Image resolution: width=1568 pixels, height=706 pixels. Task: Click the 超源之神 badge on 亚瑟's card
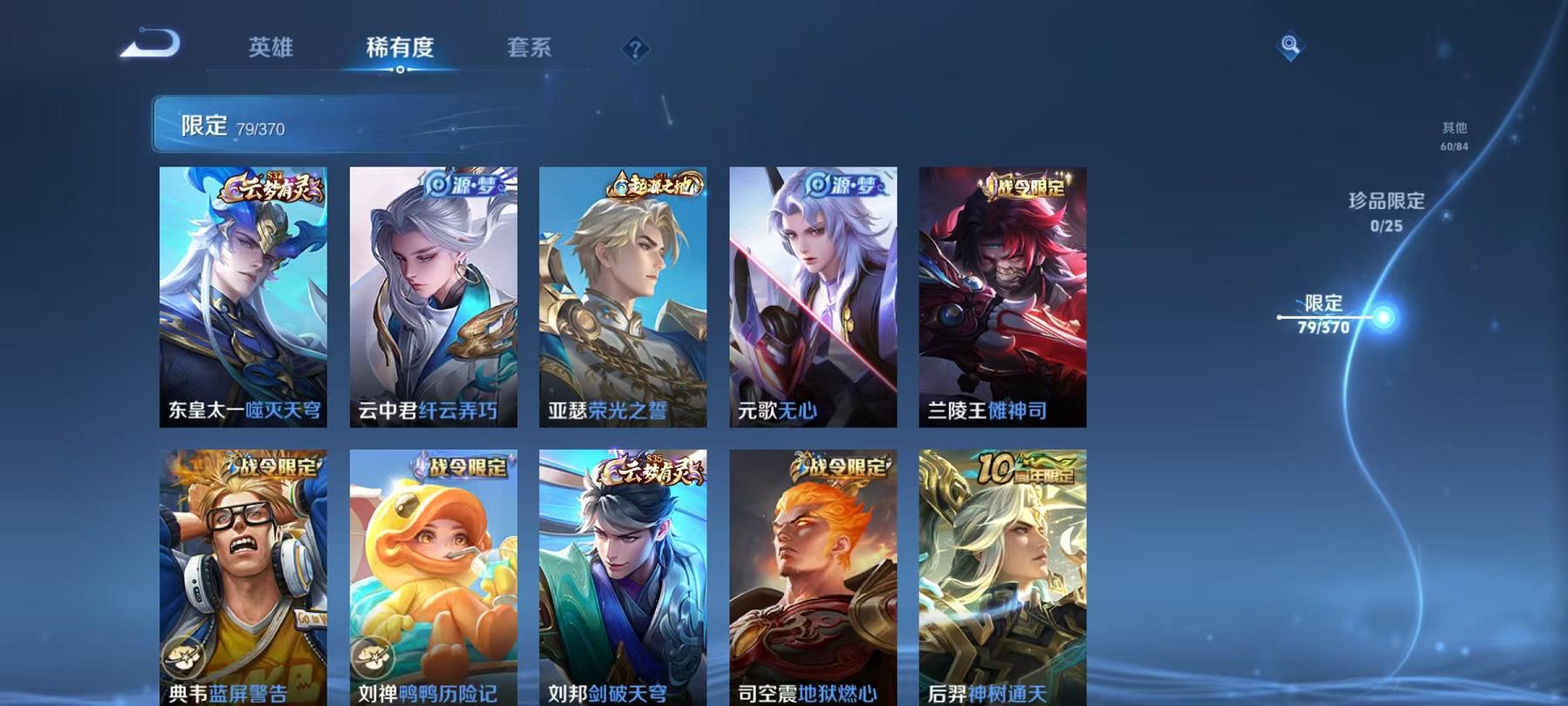coord(649,188)
